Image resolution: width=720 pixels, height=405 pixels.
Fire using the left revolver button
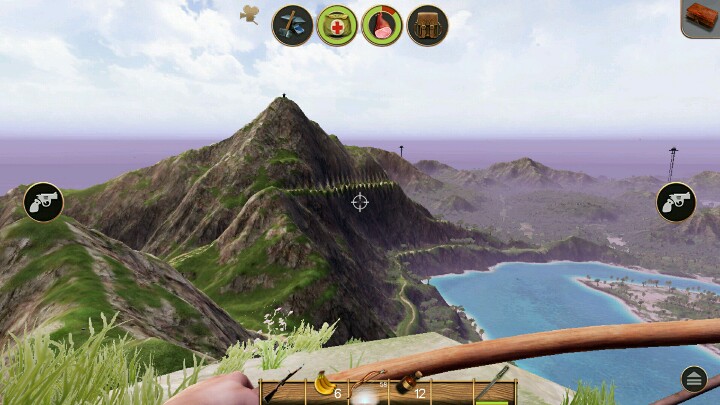43,202
